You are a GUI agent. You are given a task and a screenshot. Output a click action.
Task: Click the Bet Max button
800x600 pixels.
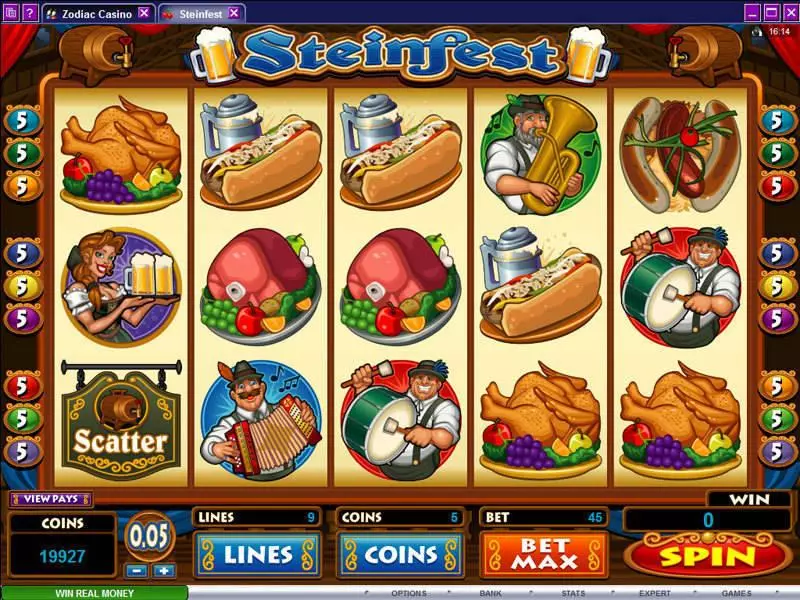544,554
